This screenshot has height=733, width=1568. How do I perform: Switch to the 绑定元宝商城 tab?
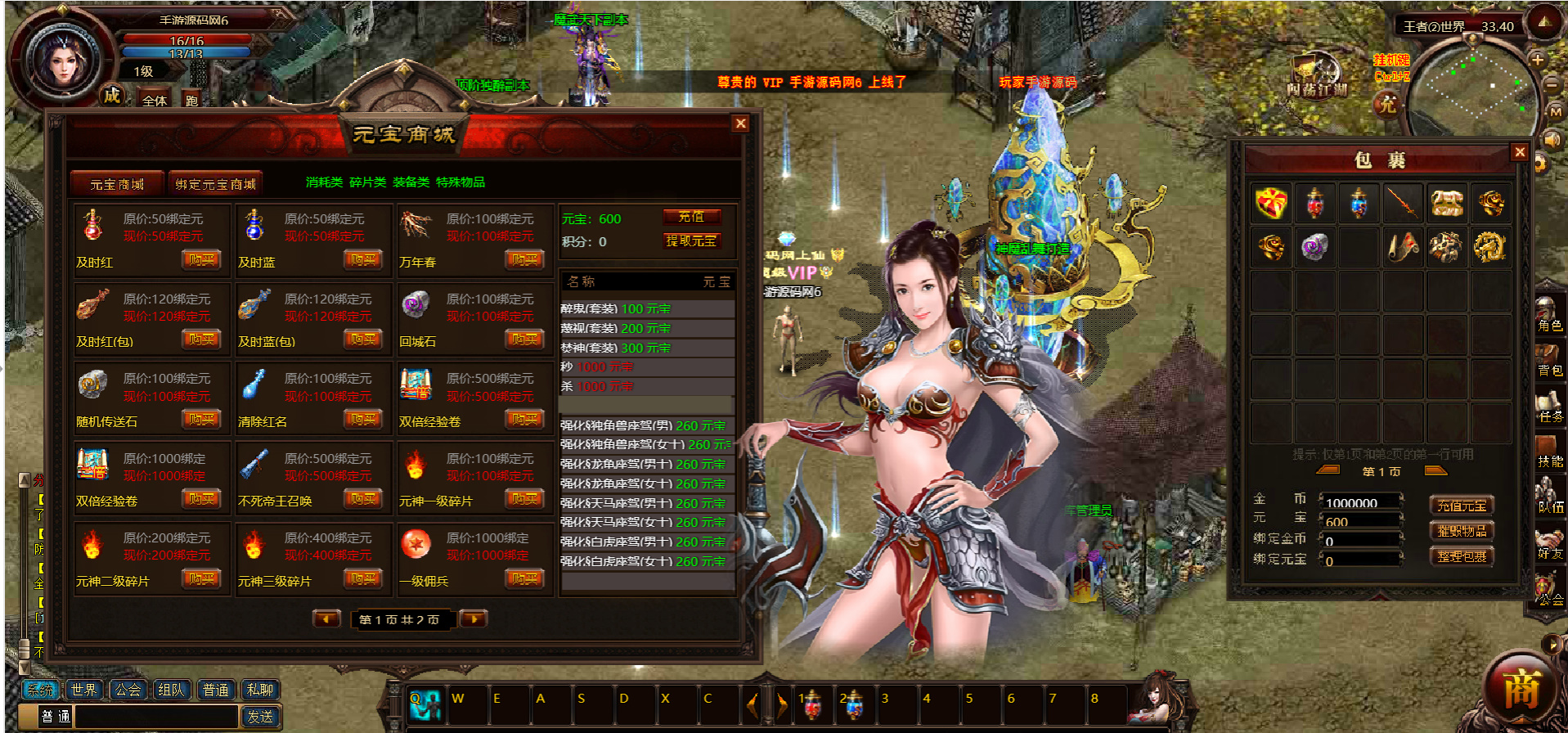215,184
